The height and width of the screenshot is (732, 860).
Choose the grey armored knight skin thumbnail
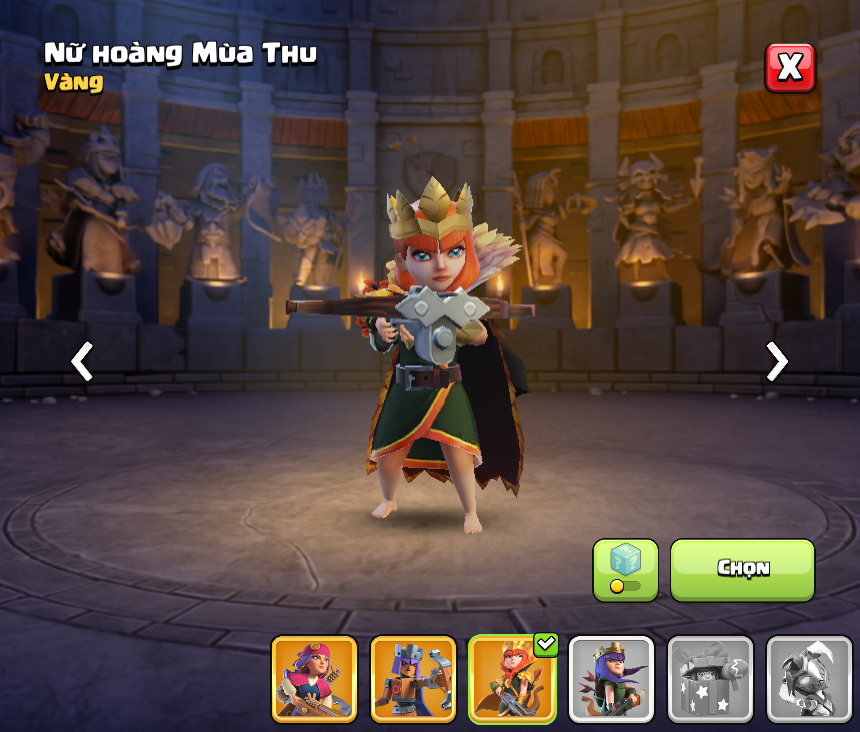809,679
